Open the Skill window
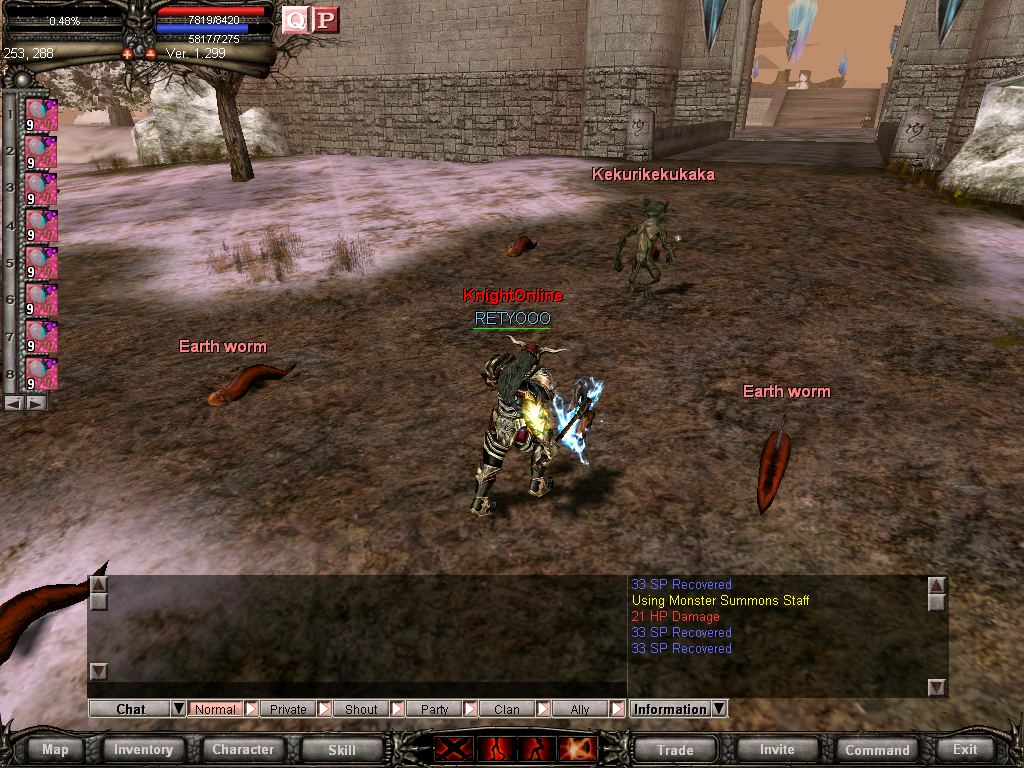This screenshot has width=1024, height=768. (x=342, y=749)
